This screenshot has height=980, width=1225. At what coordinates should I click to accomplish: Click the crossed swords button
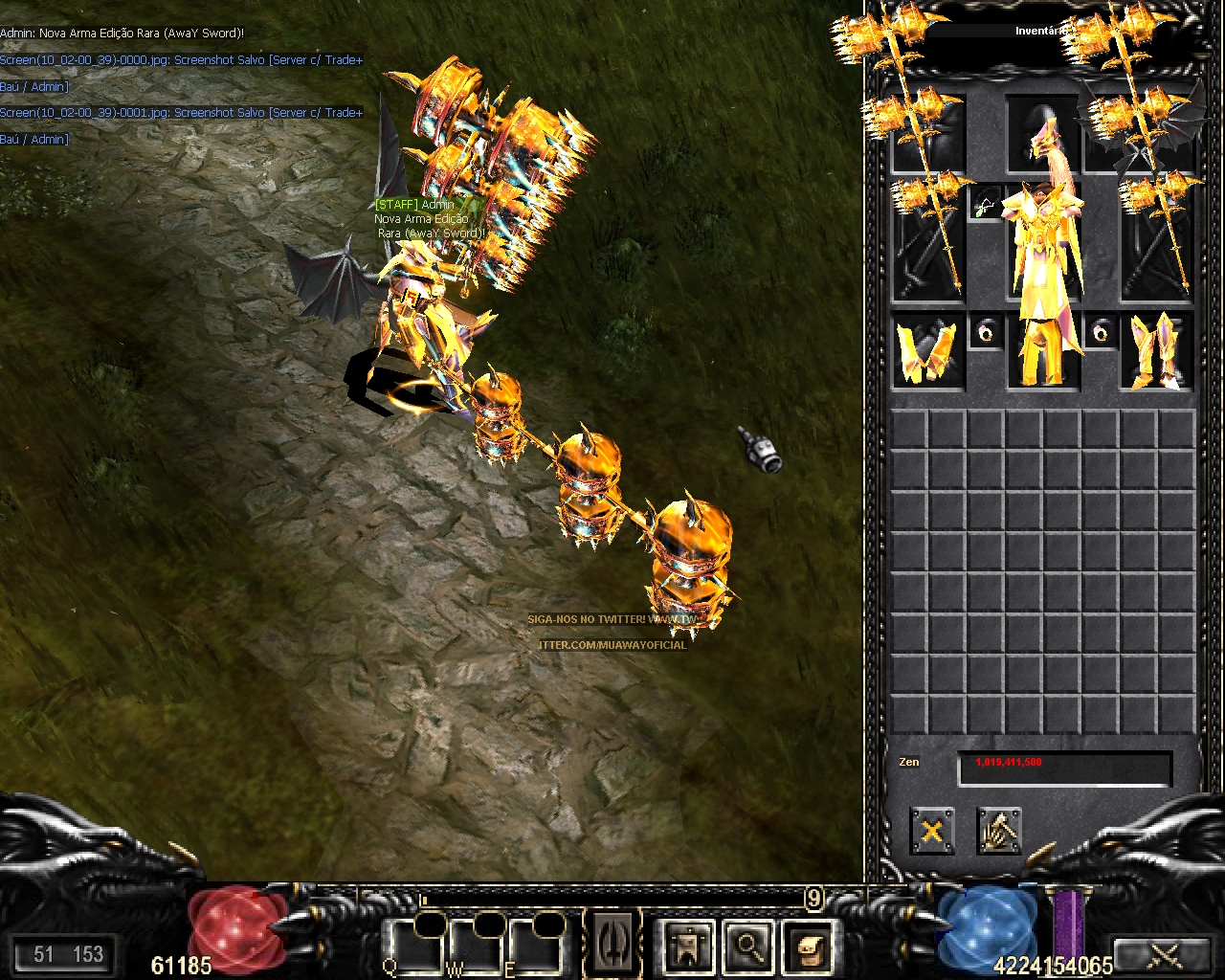(1165, 954)
